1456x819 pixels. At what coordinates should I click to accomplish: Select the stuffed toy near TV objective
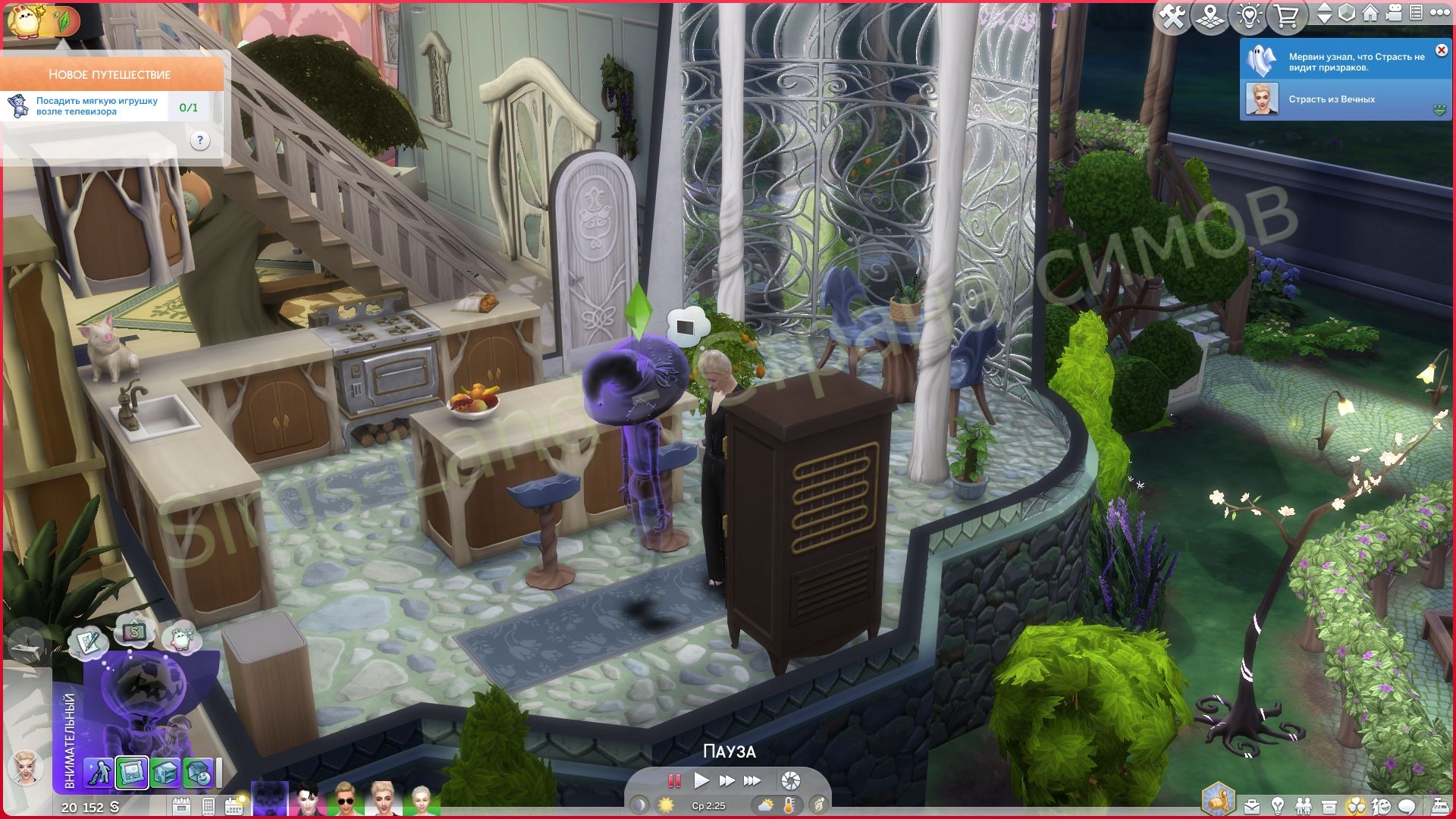pos(99,106)
